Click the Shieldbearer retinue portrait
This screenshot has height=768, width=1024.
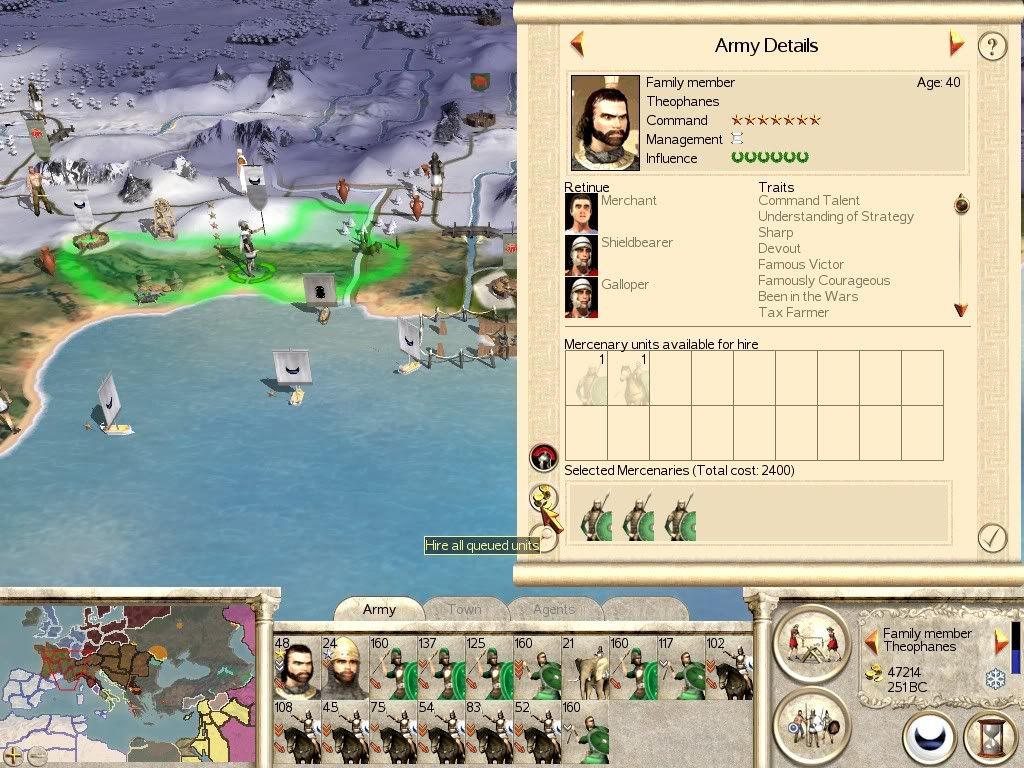tap(581, 255)
